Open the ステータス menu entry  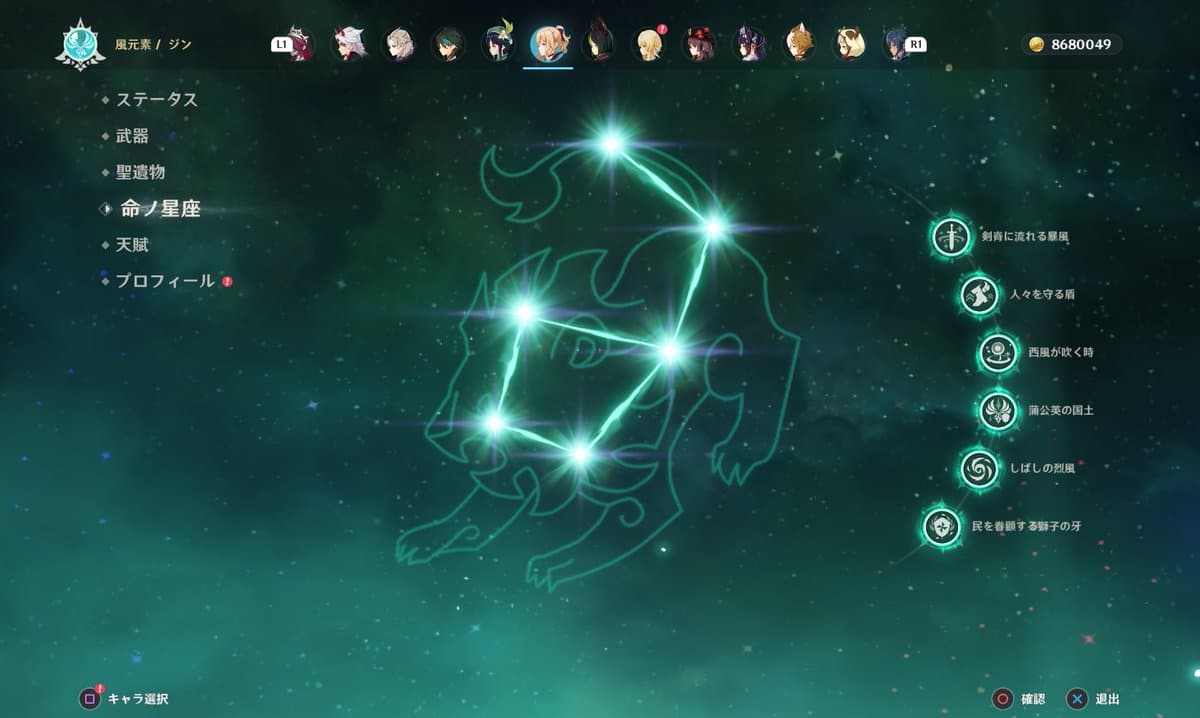(x=156, y=100)
